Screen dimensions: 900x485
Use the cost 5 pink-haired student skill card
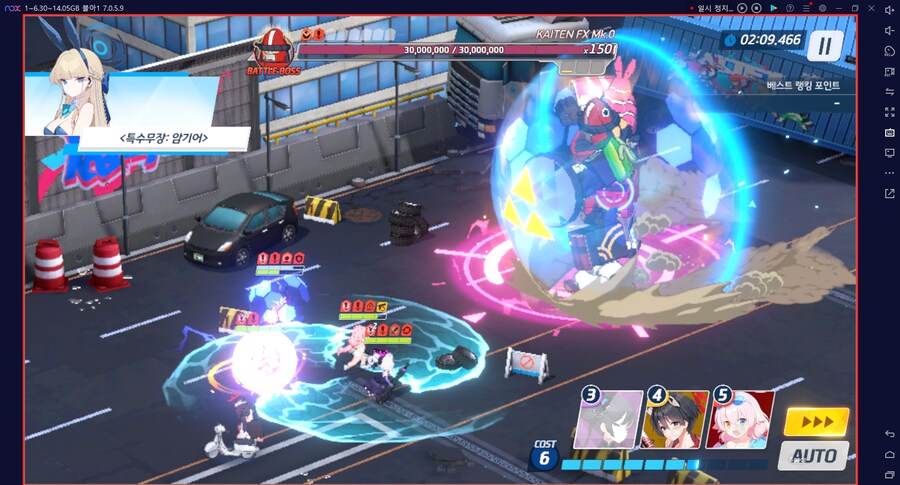coord(741,420)
